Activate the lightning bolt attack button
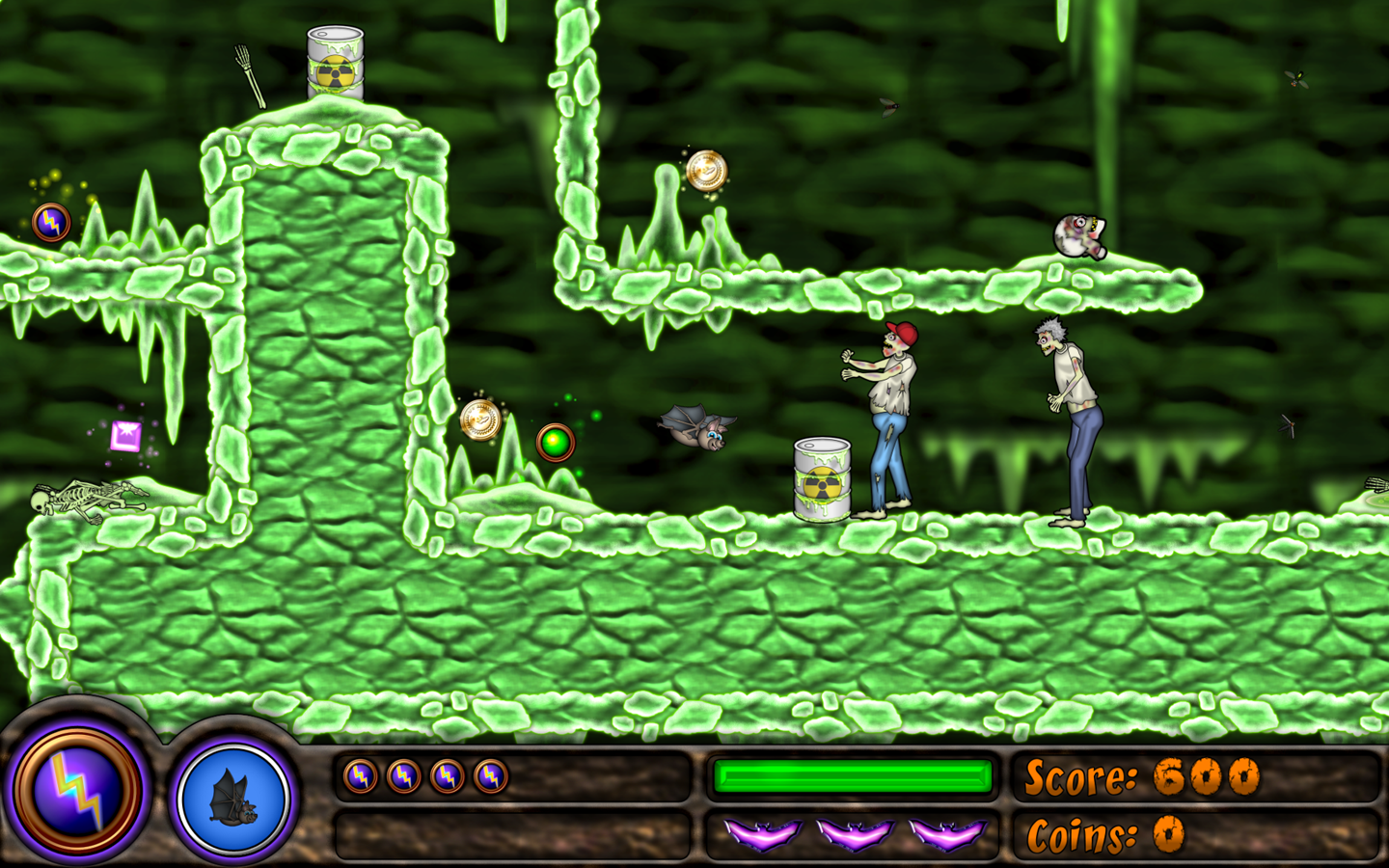This screenshot has height=868, width=1389. [76, 790]
